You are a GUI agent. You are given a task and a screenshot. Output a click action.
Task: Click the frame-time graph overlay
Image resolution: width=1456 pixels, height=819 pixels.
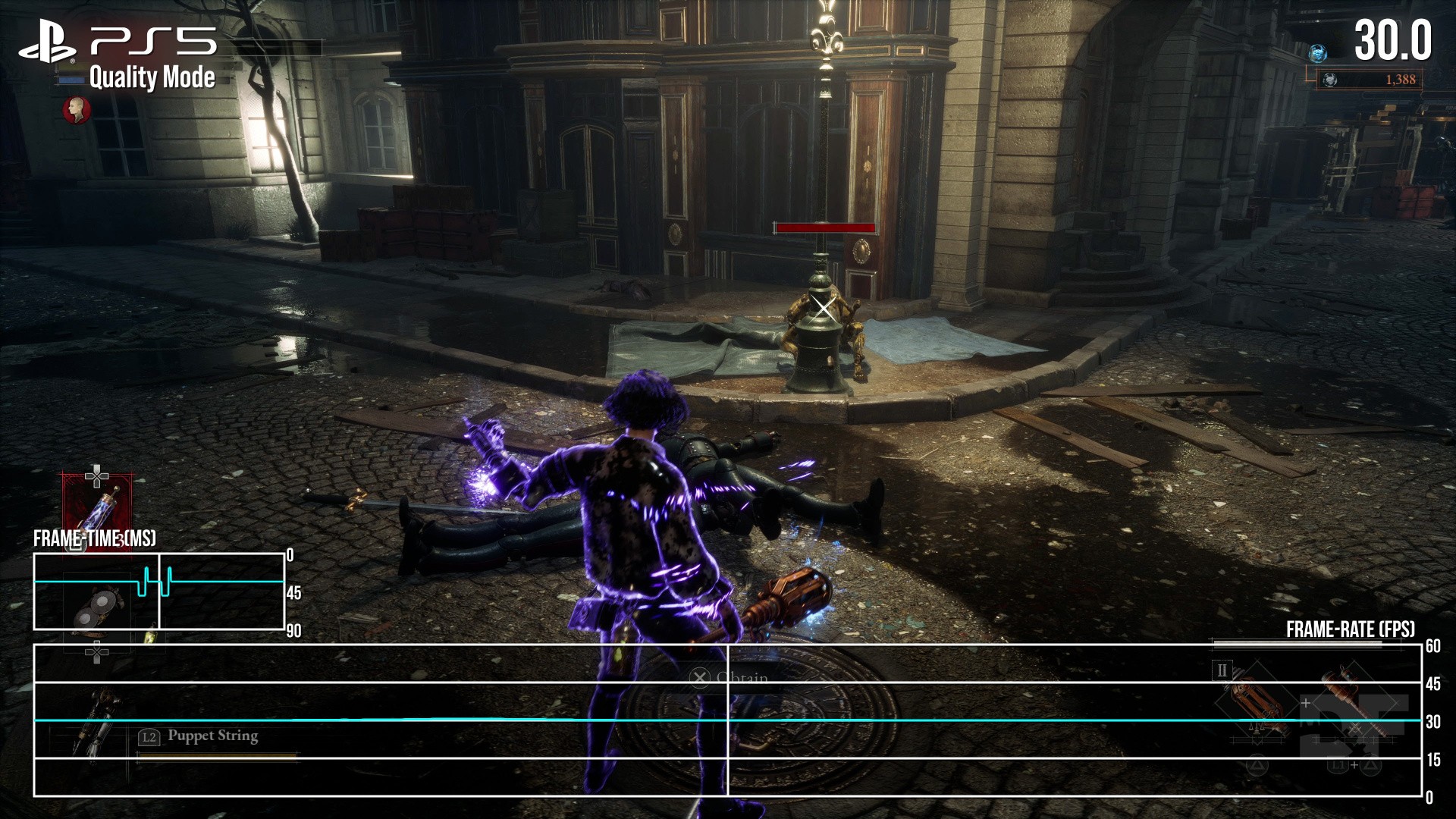tap(159, 591)
